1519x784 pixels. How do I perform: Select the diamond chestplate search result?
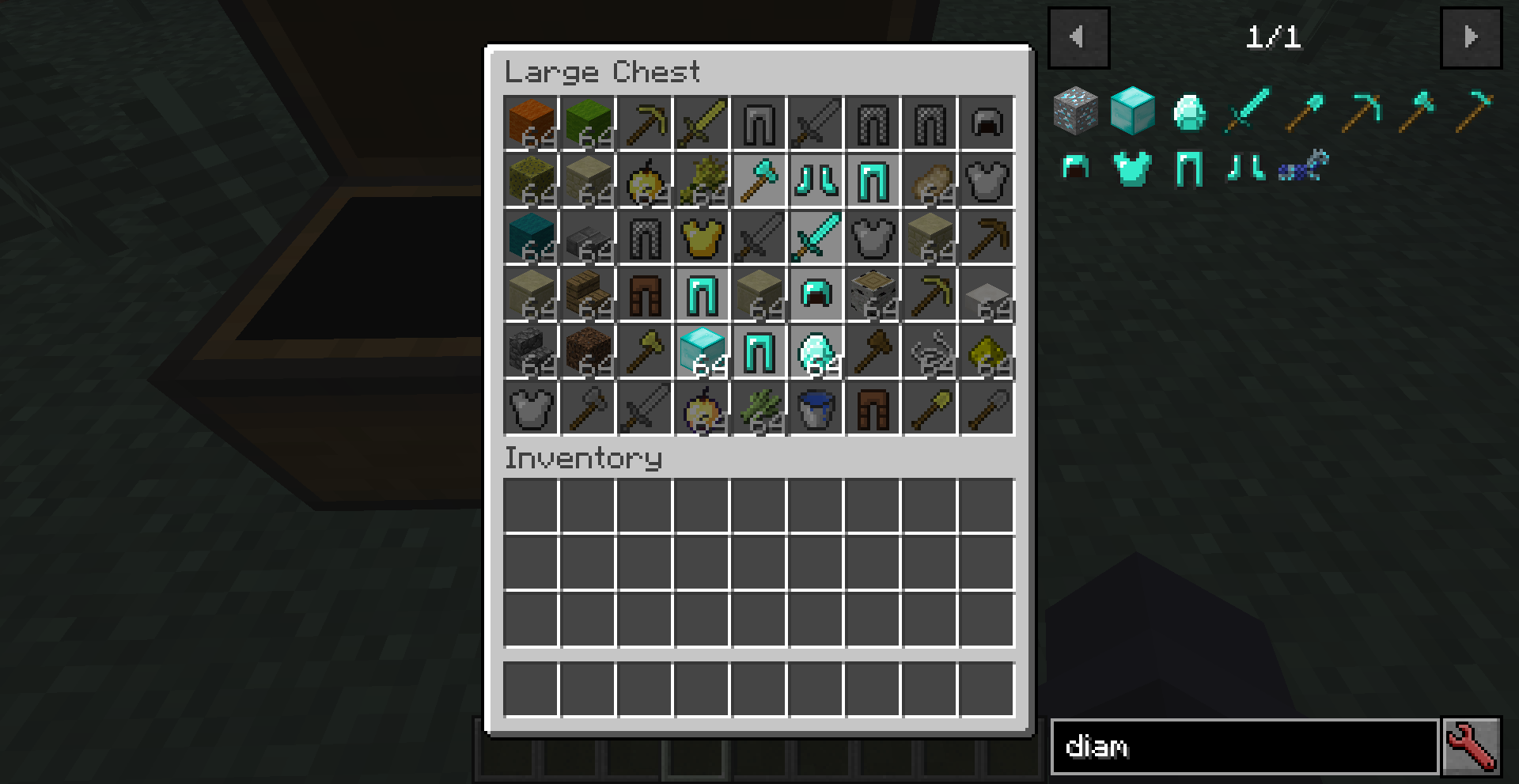click(x=1133, y=168)
